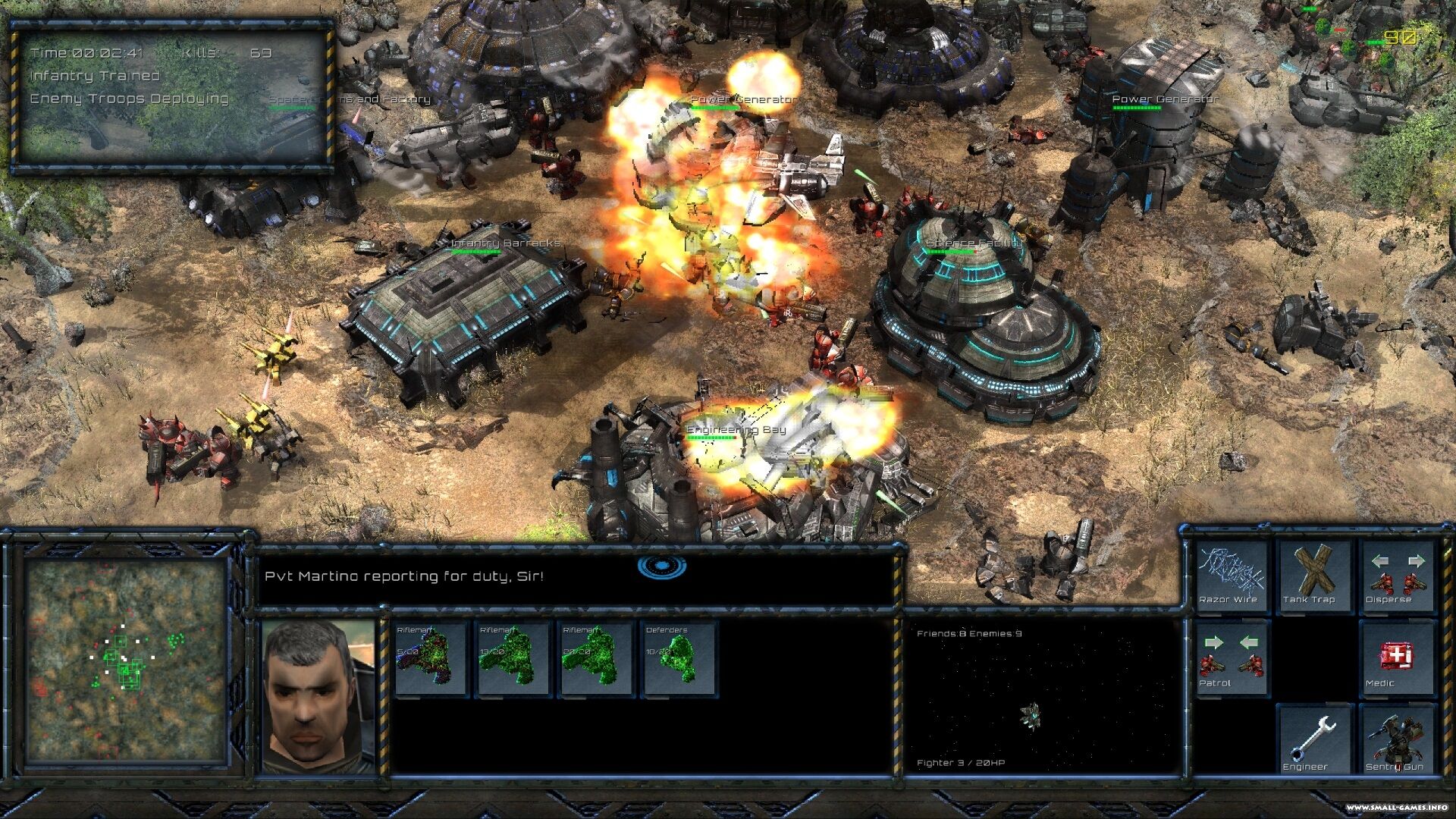The height and width of the screenshot is (819, 1456).
Task: Deploy a Sentry Gun
Action: point(1397,741)
